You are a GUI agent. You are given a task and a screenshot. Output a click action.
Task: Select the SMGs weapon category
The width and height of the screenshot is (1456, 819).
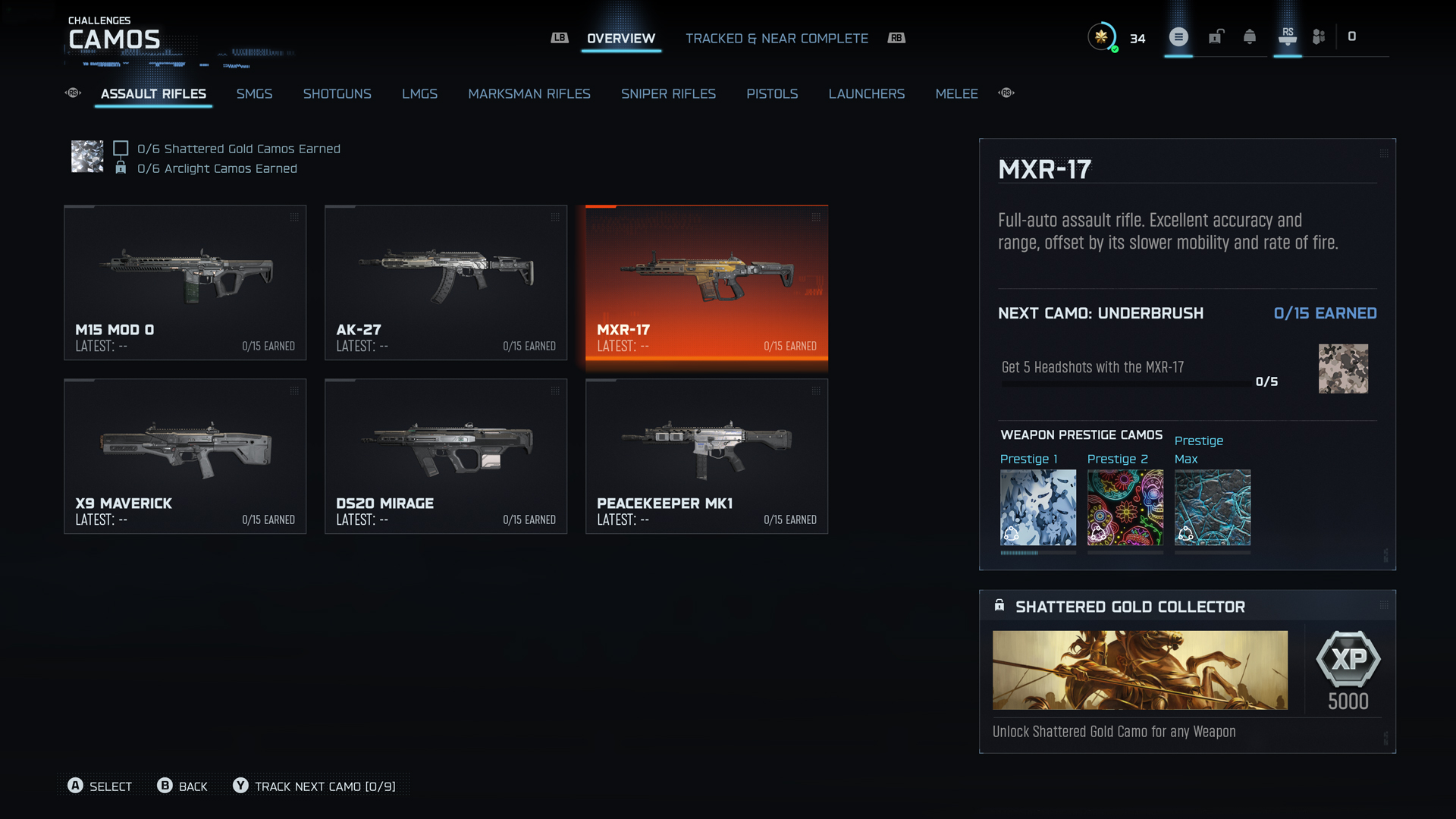click(254, 94)
